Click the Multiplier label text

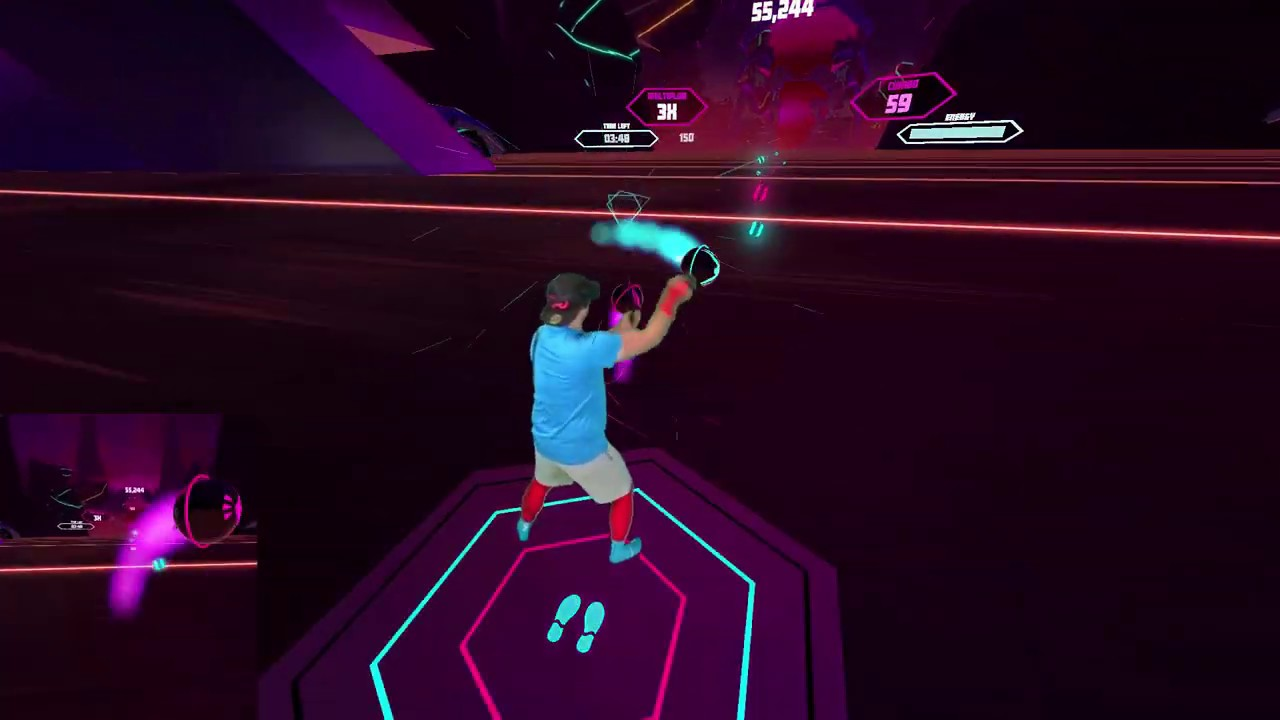(666, 97)
